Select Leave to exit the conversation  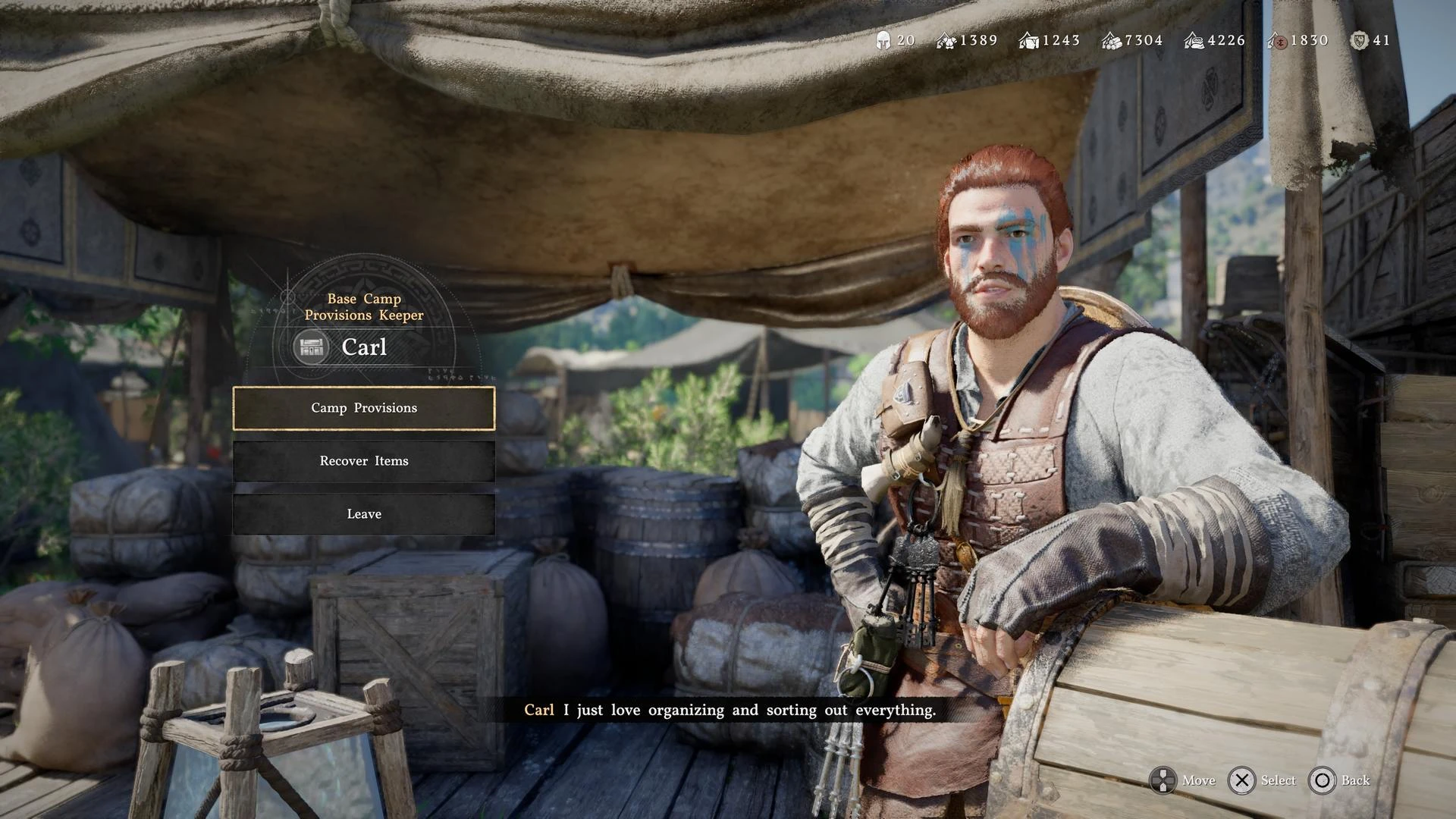point(364,514)
